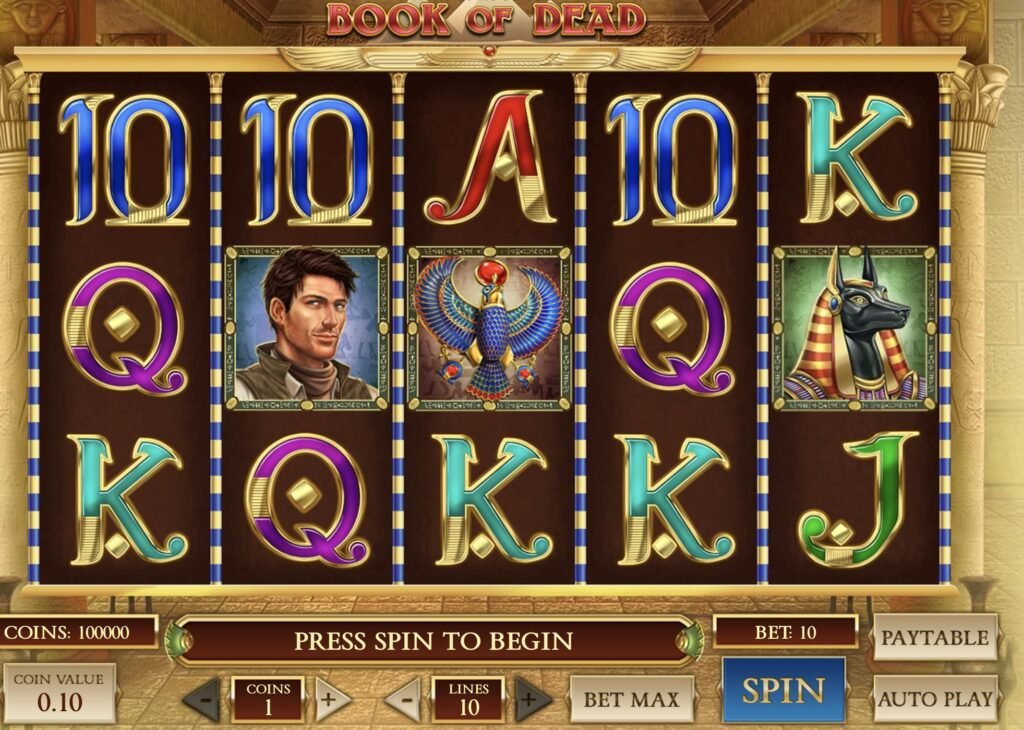The width and height of the screenshot is (1024, 730).
Task: Click the Coin Value 0.10 box
Action: click(x=59, y=693)
